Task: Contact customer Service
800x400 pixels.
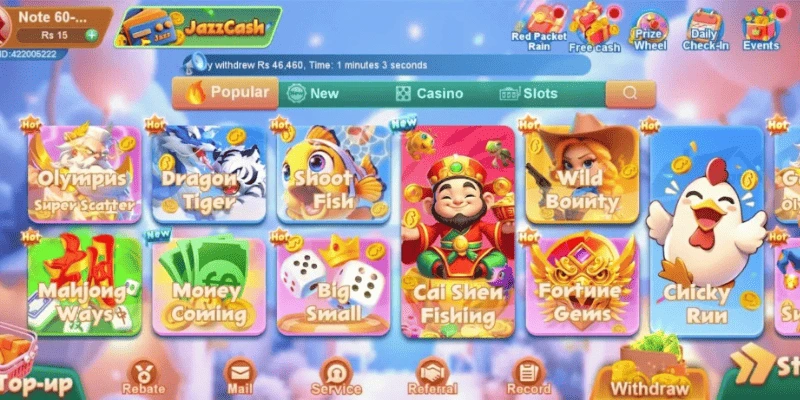Action: pyautogui.click(x=335, y=377)
